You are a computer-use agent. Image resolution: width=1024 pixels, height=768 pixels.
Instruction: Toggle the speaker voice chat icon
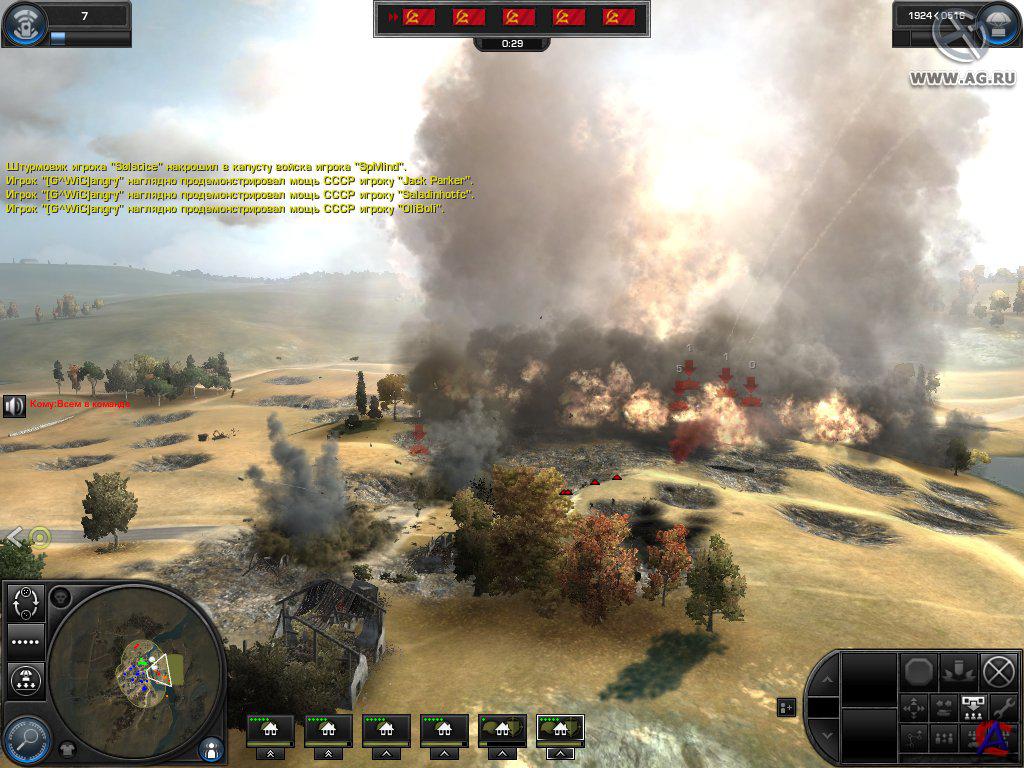click(x=14, y=406)
